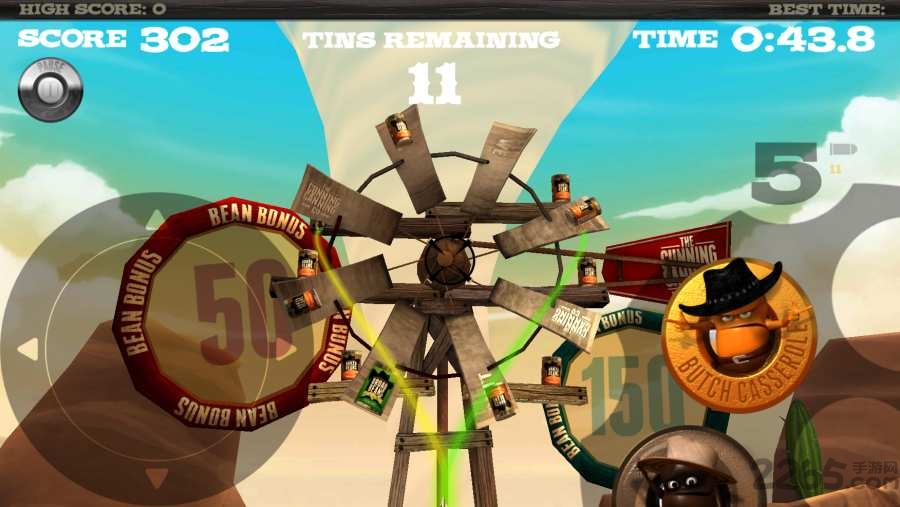Tap the up arrow on the virtual joystick
The height and width of the screenshot is (507, 900).
[x=155, y=218]
